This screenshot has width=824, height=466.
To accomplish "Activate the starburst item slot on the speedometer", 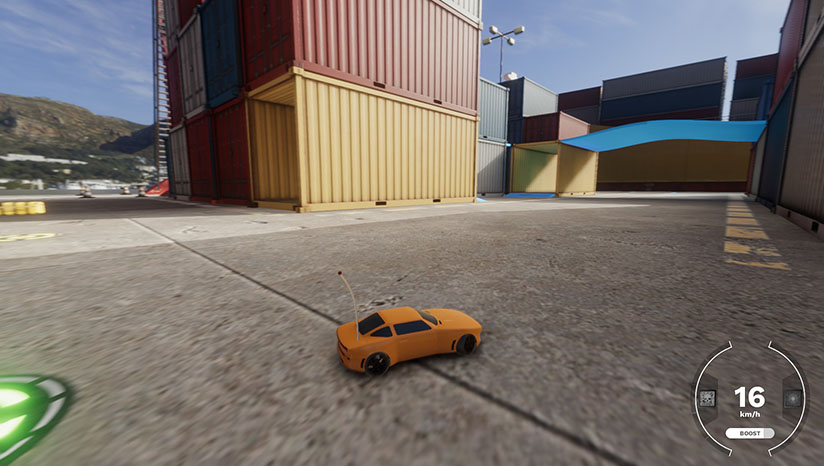I will [792, 399].
